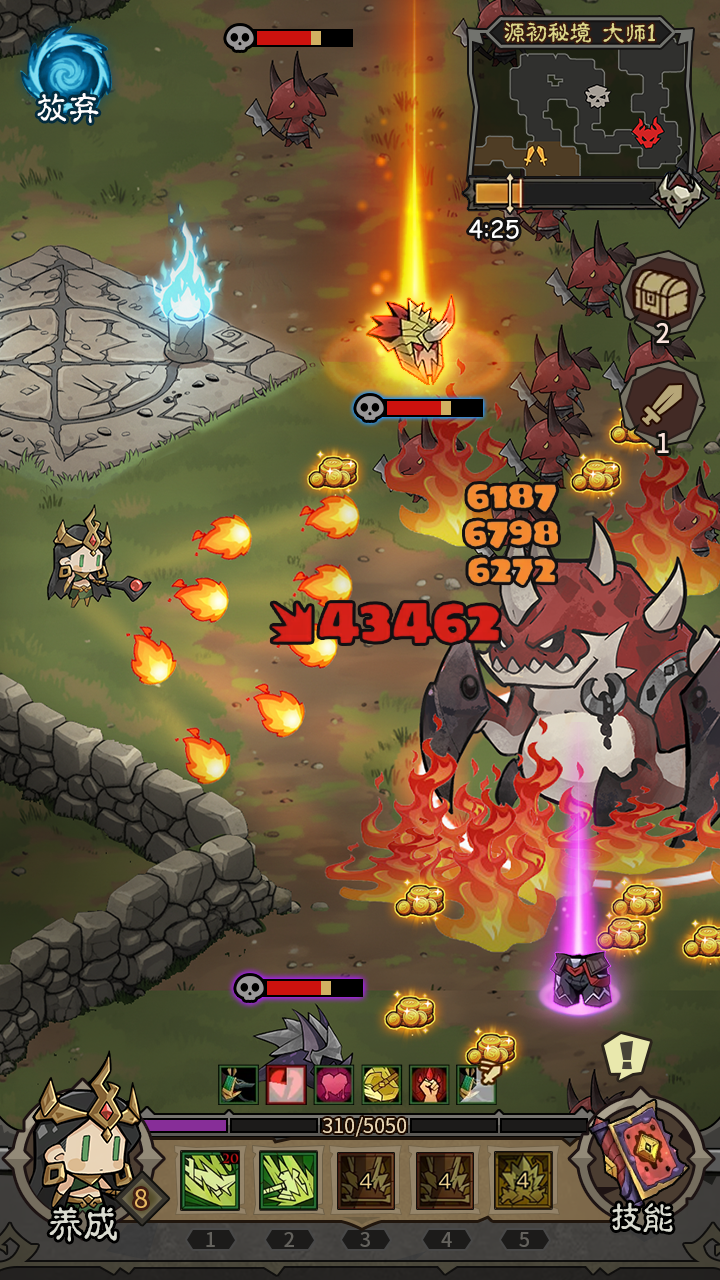The height and width of the screenshot is (1280, 720).
Task: Inspect the gold coin buff icon
Action: pos(382,1085)
